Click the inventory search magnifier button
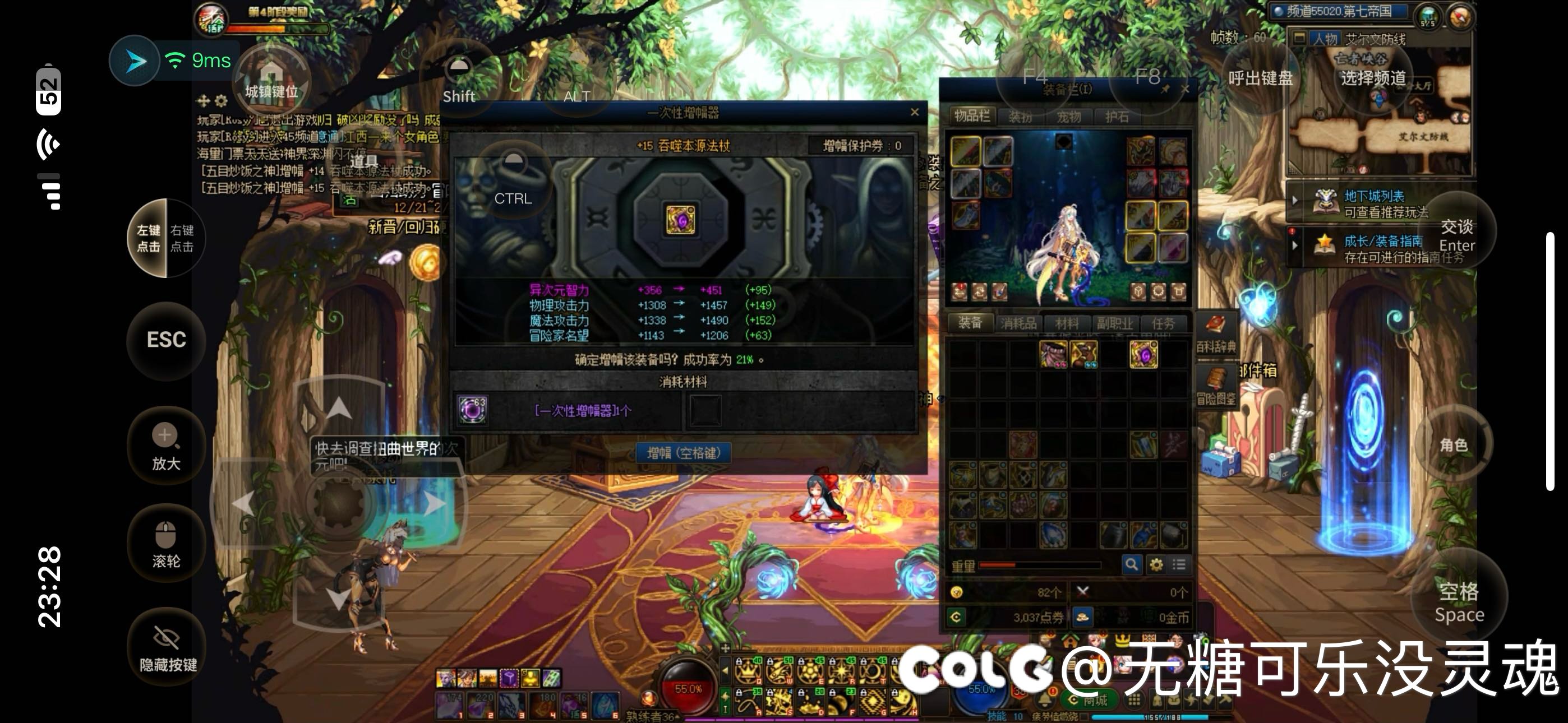1568x723 pixels. click(1131, 564)
